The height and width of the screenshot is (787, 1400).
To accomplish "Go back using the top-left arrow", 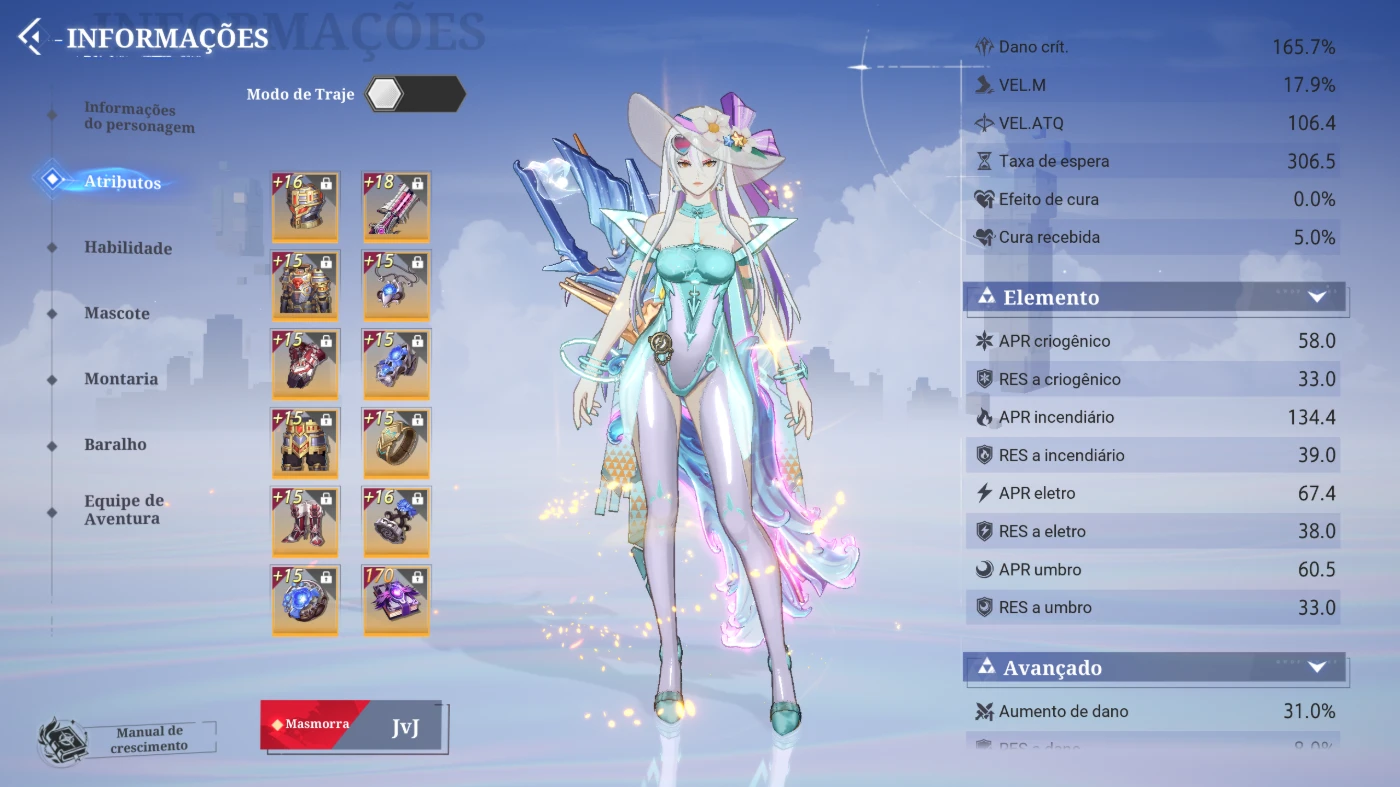I will tap(30, 37).
